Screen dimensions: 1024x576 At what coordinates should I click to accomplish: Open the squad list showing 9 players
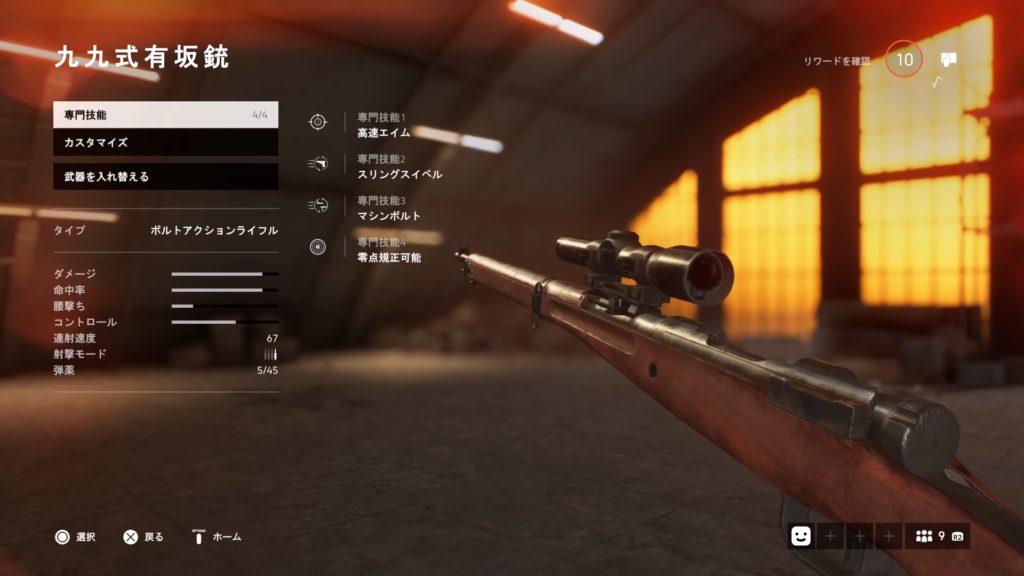click(x=938, y=537)
